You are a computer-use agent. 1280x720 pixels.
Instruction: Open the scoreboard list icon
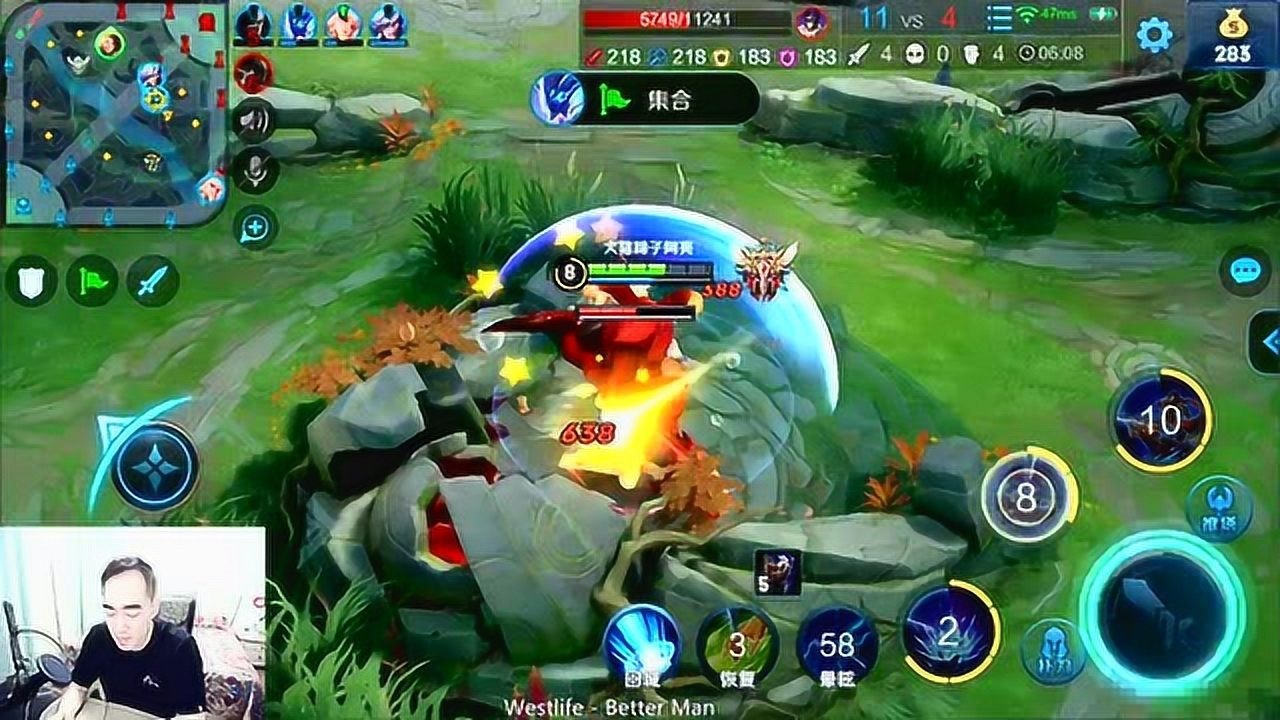998,18
